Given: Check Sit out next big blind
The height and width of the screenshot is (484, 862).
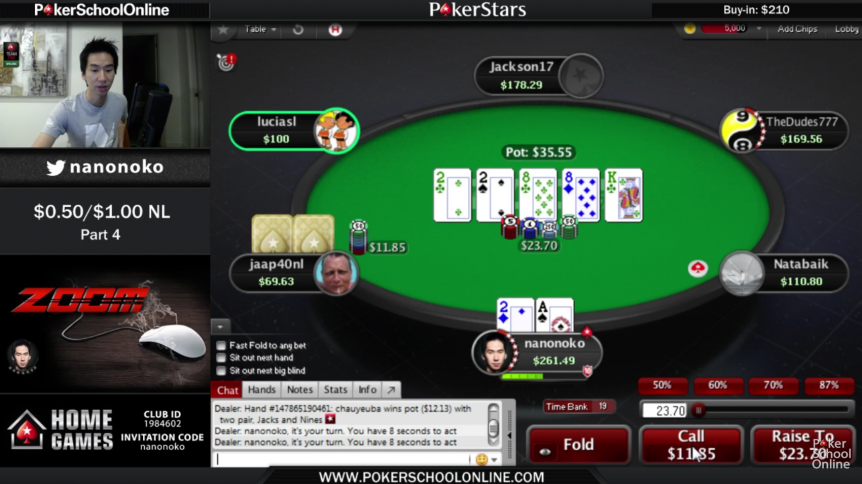Looking at the screenshot, I should click(x=221, y=369).
